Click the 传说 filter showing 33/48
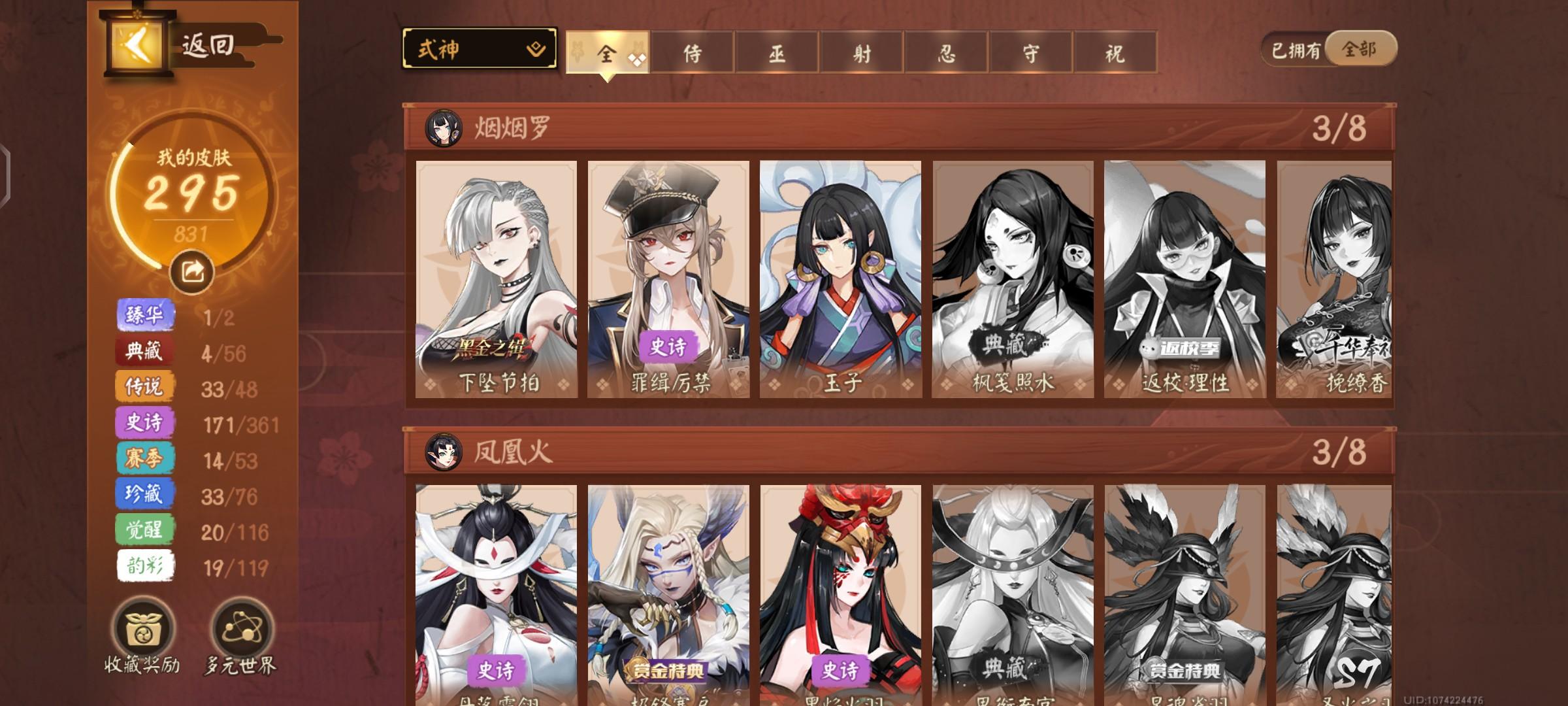 tap(145, 387)
